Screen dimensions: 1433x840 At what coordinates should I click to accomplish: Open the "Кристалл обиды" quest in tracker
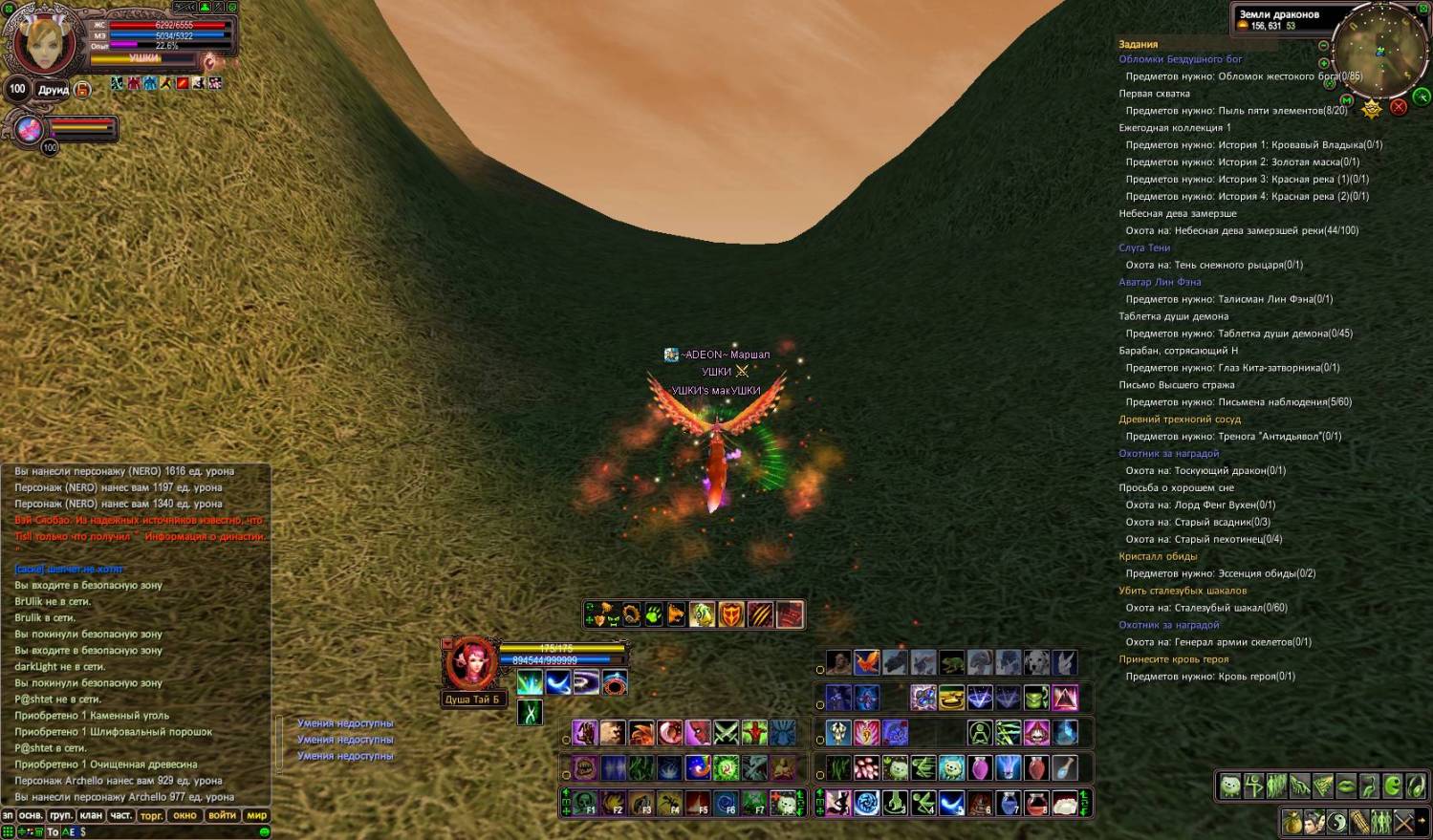point(1158,556)
